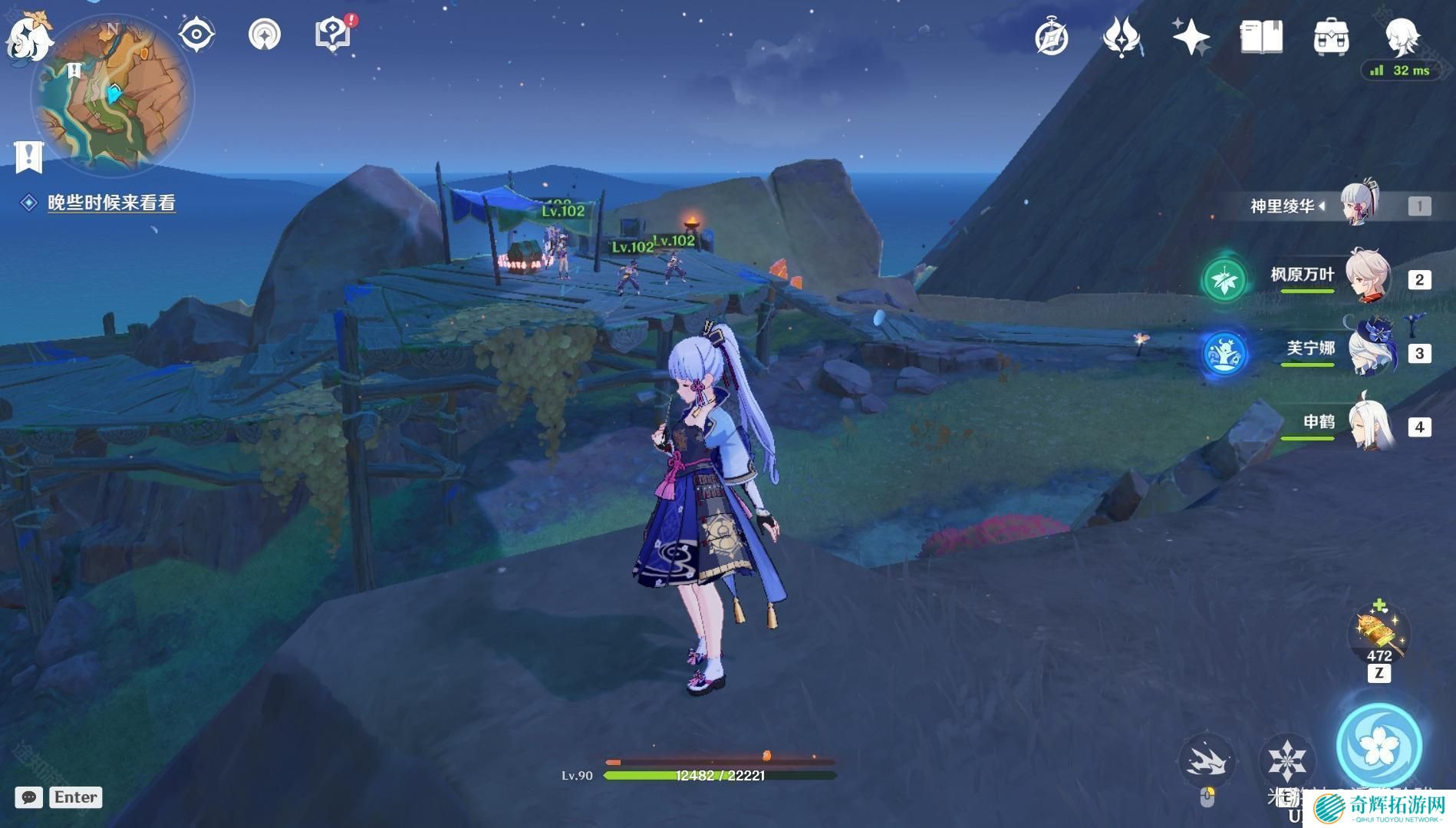Screen dimensions: 1456x828
Task: Open the wish star icon
Action: tap(1191, 37)
